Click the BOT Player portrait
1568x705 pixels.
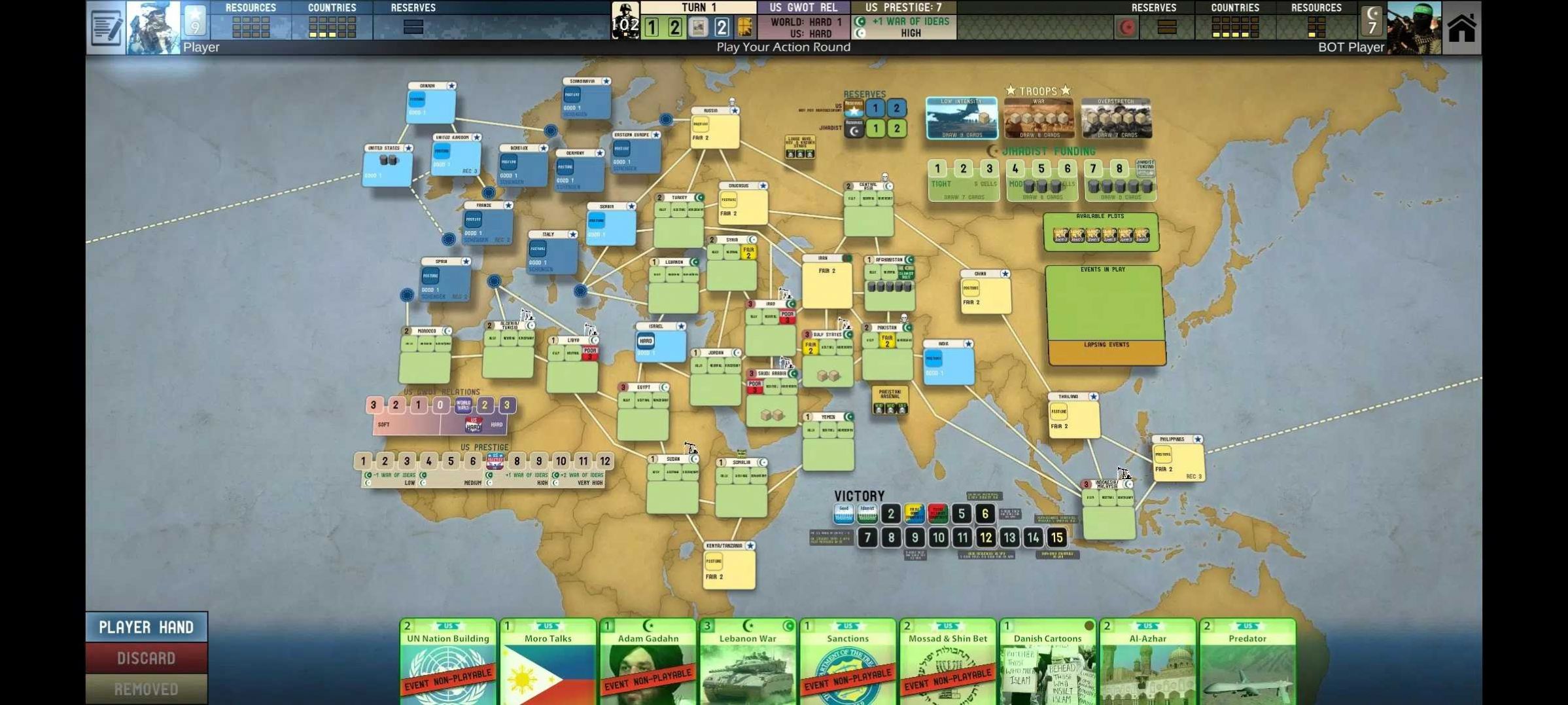click(x=1413, y=26)
